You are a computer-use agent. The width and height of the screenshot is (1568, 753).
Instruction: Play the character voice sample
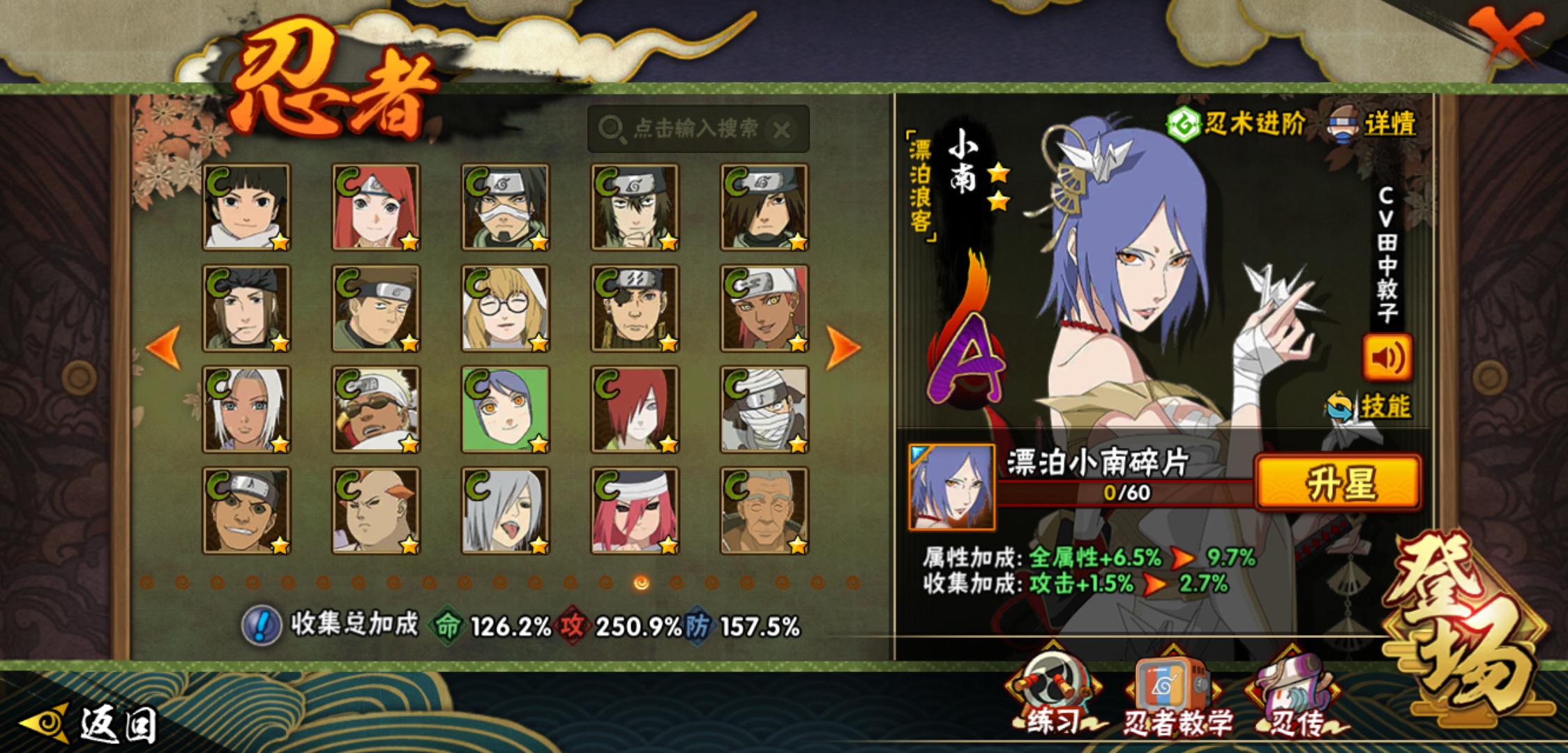(x=1387, y=358)
